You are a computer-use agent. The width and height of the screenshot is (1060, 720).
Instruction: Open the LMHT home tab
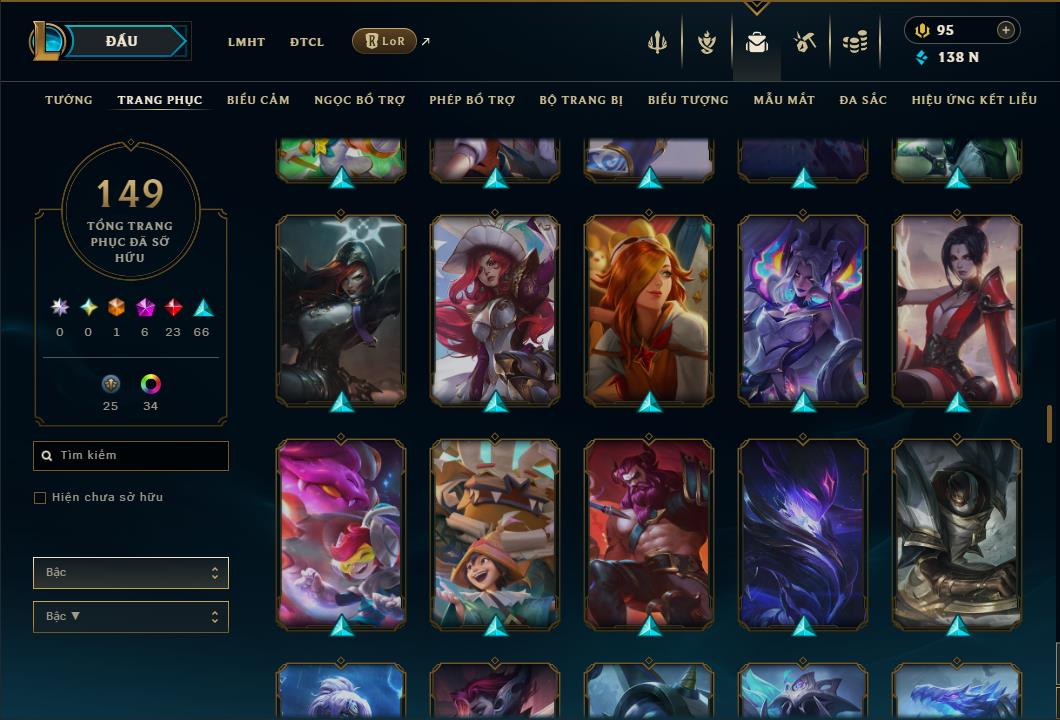click(246, 42)
